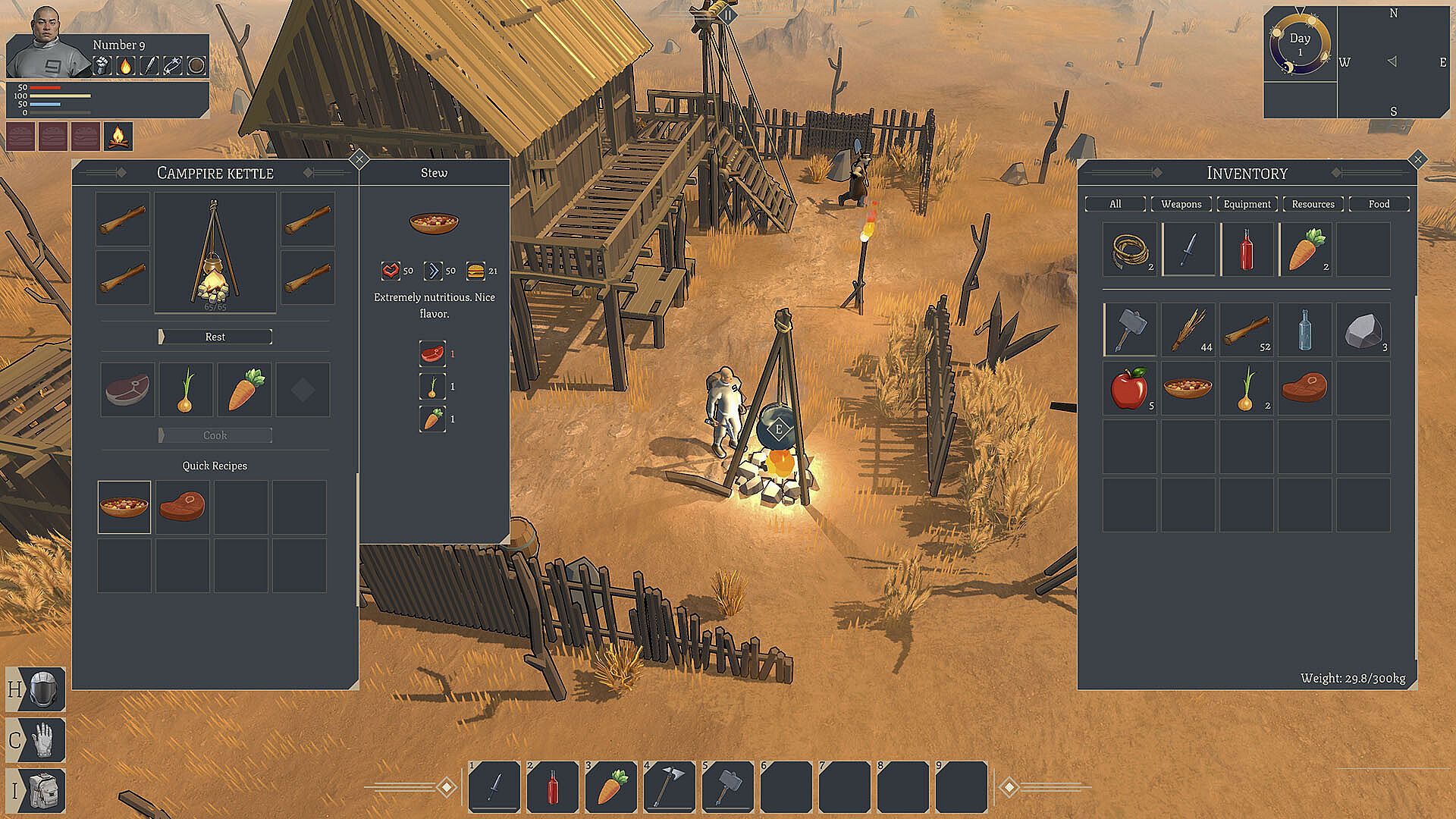Open the Resources inventory tab
The height and width of the screenshot is (819, 1456).
pyautogui.click(x=1313, y=204)
